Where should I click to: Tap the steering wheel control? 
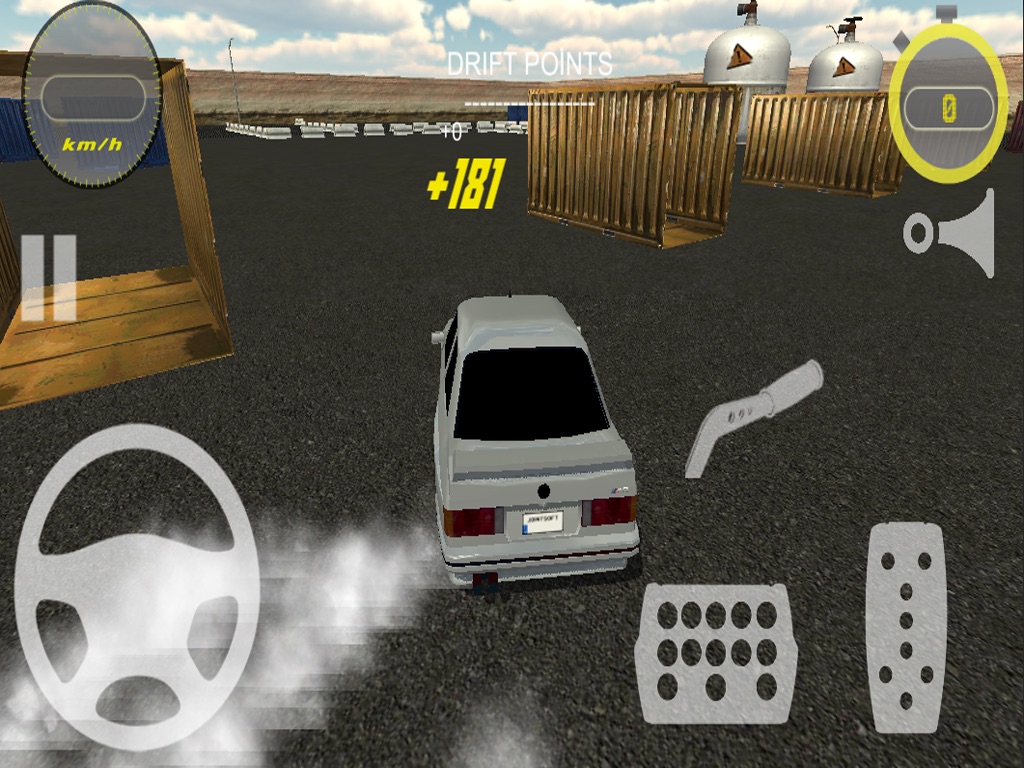click(x=137, y=587)
